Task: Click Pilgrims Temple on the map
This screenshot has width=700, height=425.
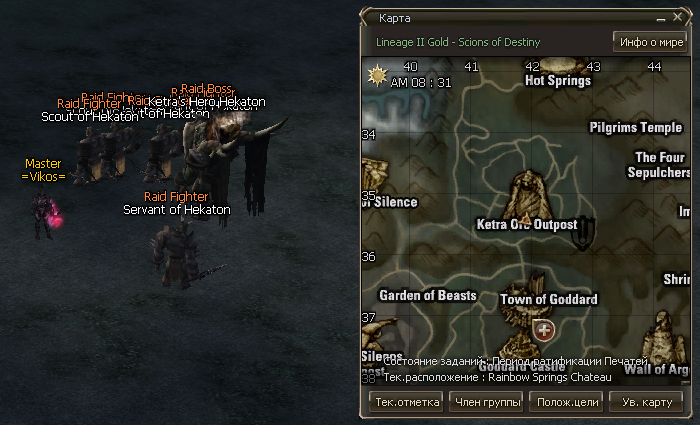Action: 635,128
